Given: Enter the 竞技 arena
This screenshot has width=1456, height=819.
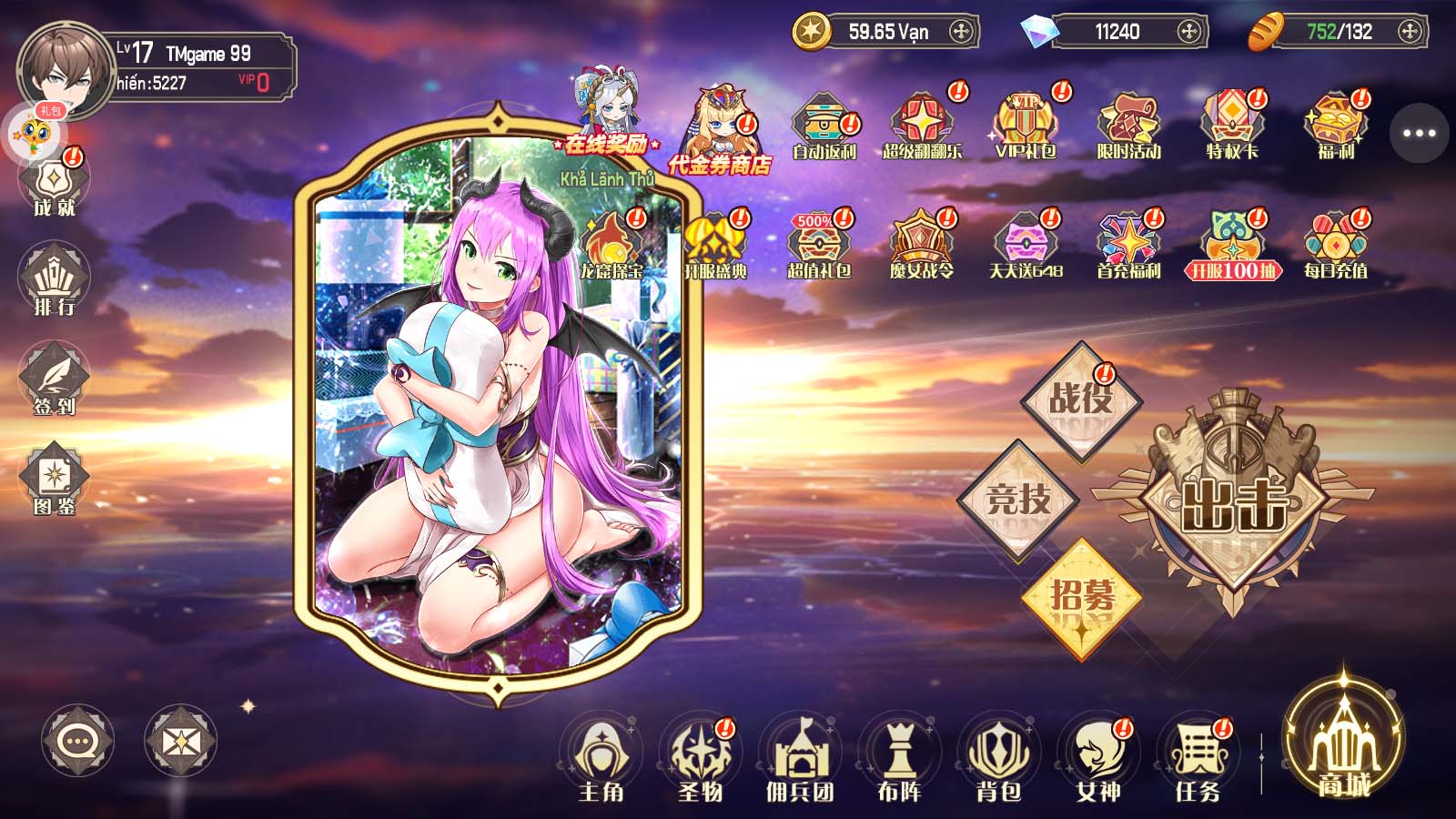Looking at the screenshot, I should pyautogui.click(x=1018, y=500).
